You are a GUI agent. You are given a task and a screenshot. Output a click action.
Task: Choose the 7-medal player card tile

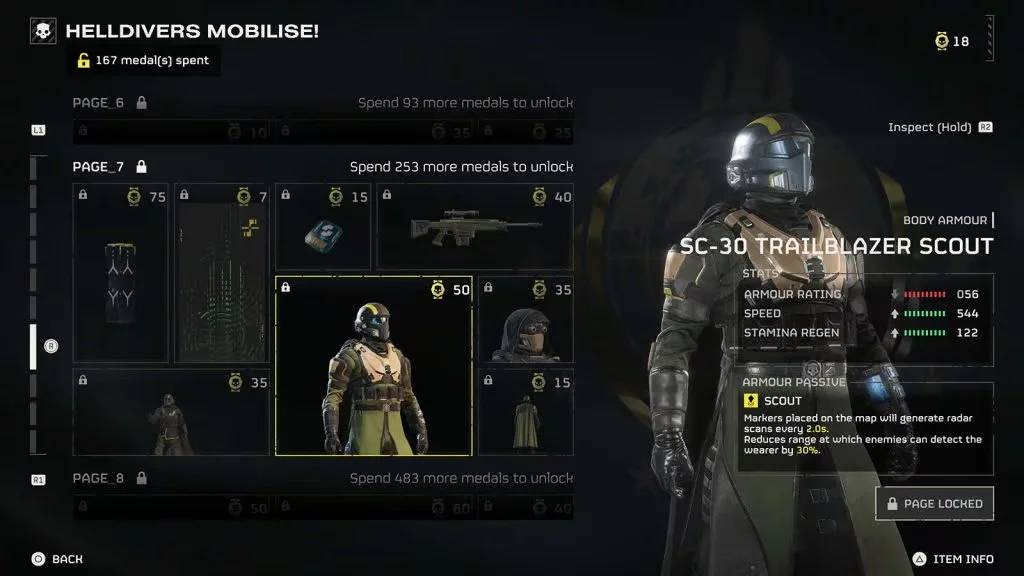(x=222, y=273)
